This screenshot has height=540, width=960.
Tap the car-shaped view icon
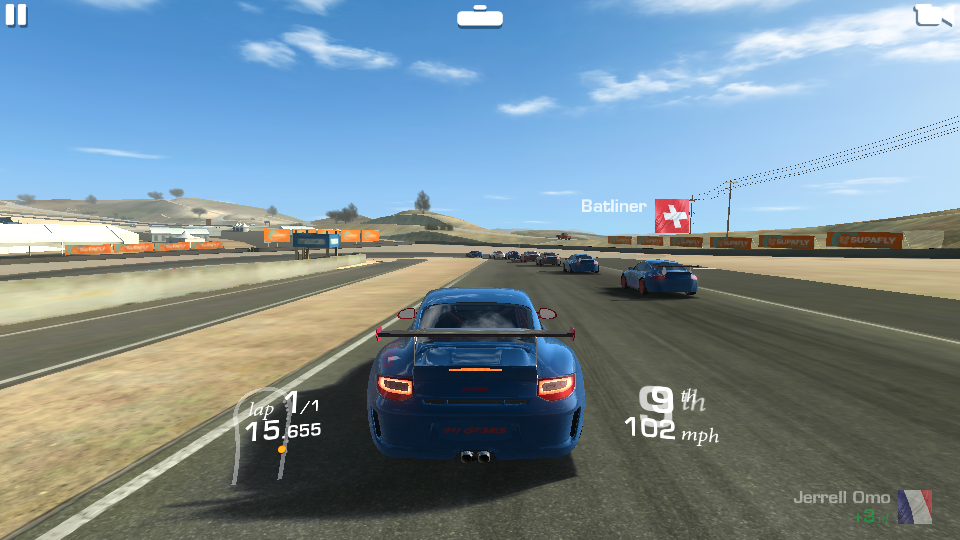coord(480,17)
